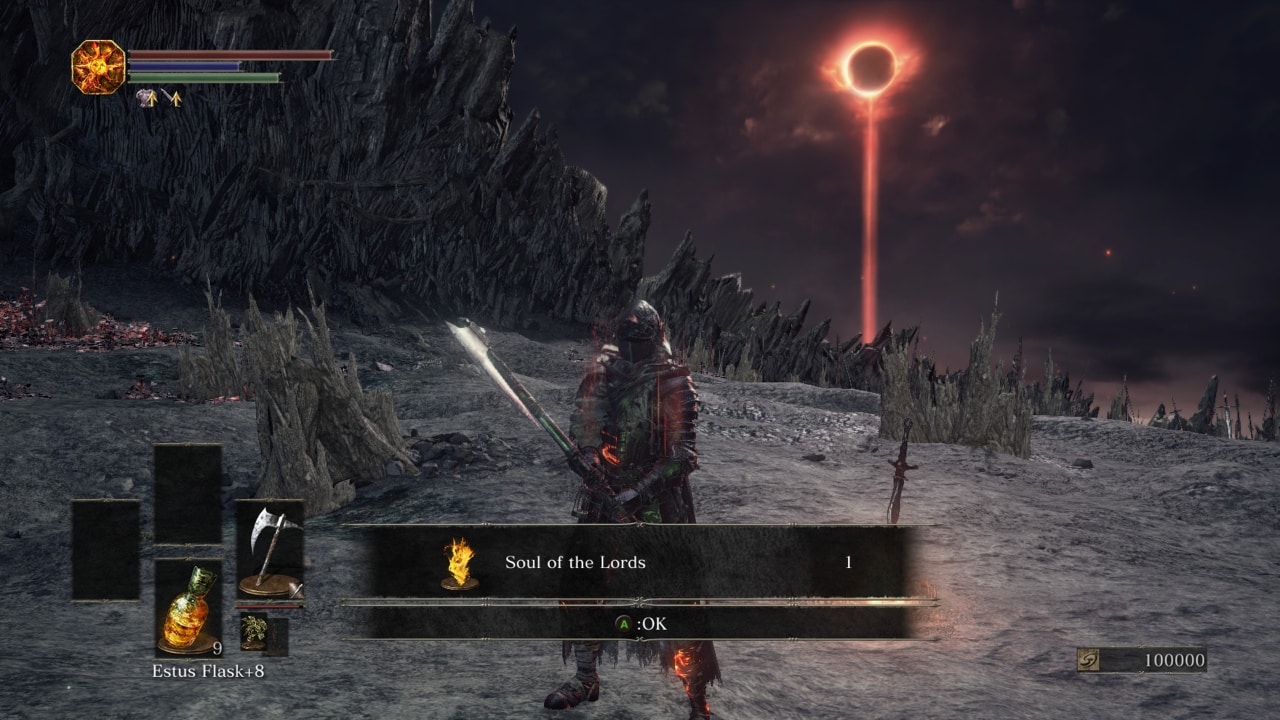
Task: Inspect the armor defense buff icon
Action: click(x=147, y=98)
